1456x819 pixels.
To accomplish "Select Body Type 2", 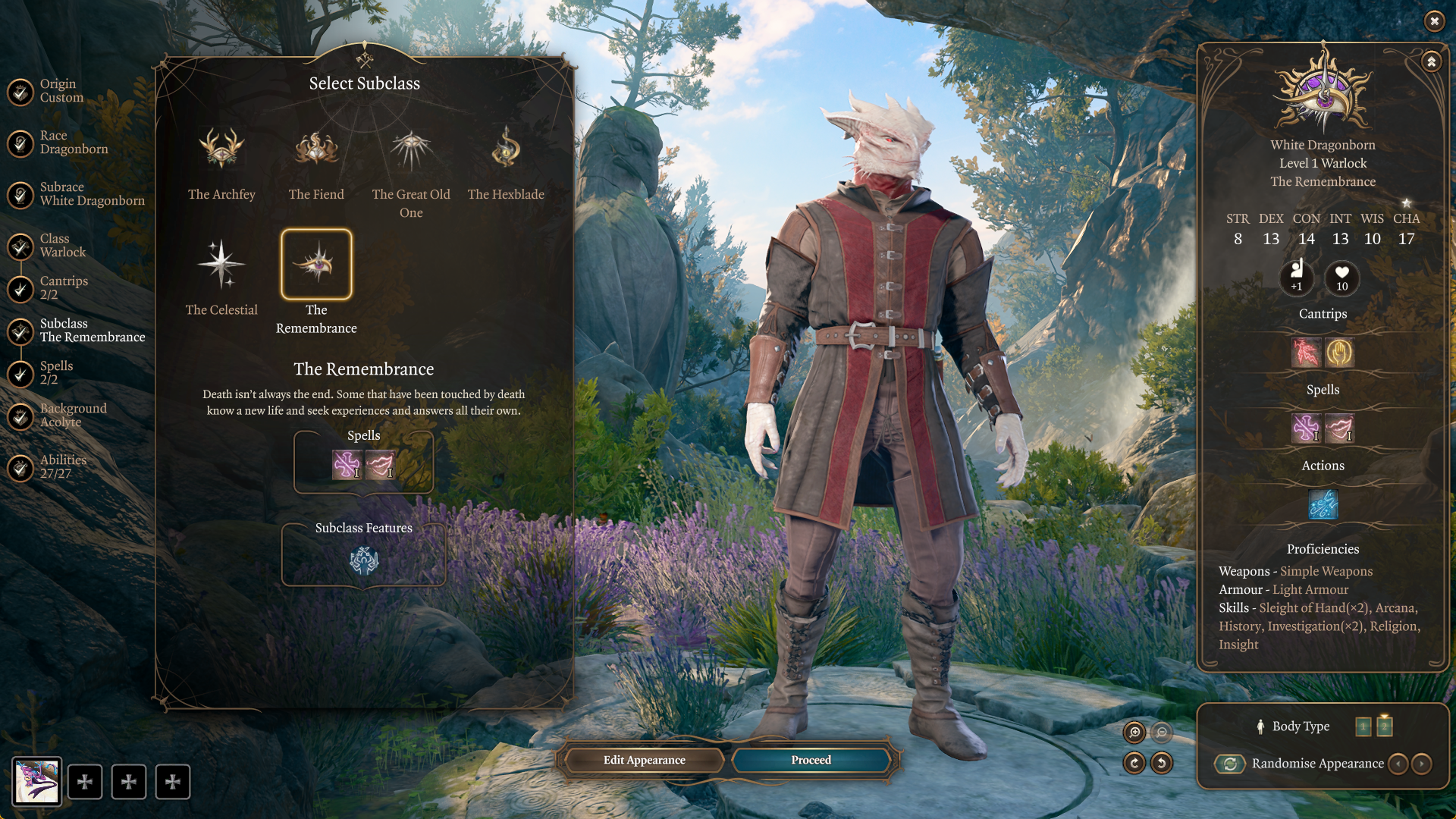I will click(1385, 726).
